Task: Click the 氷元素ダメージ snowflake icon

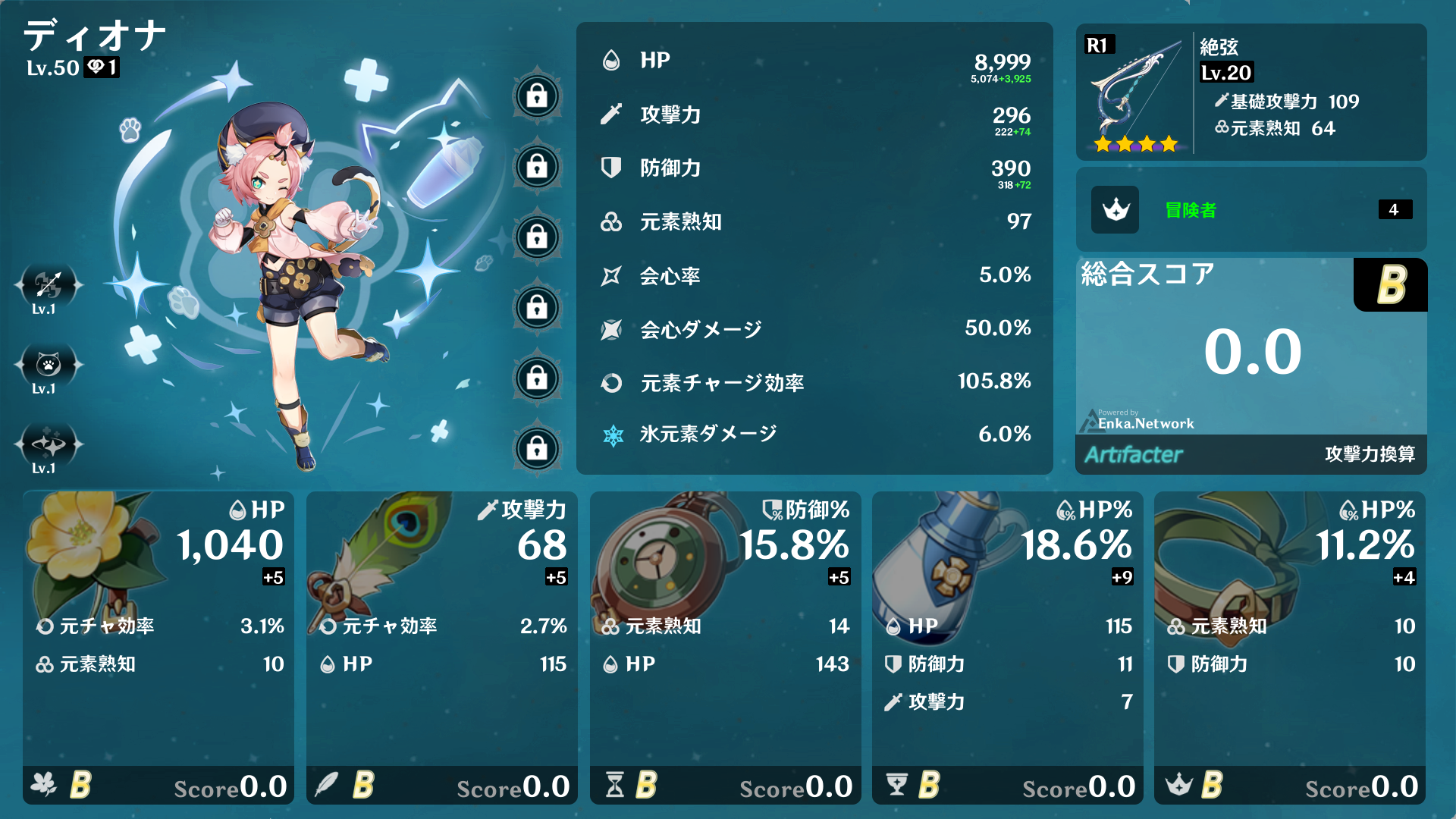Action: point(611,435)
